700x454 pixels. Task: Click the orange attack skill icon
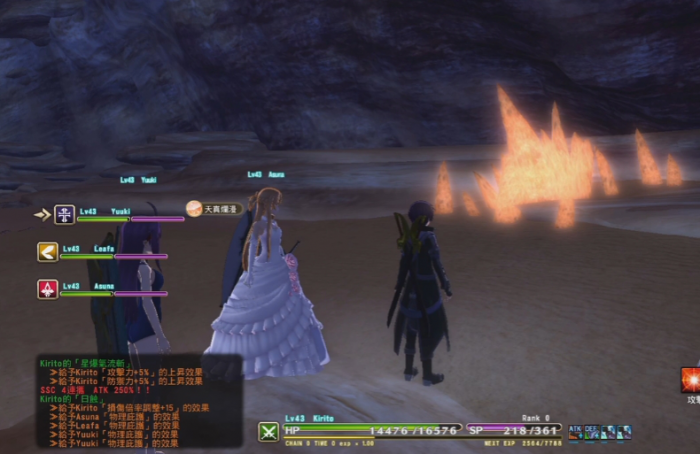[690, 379]
